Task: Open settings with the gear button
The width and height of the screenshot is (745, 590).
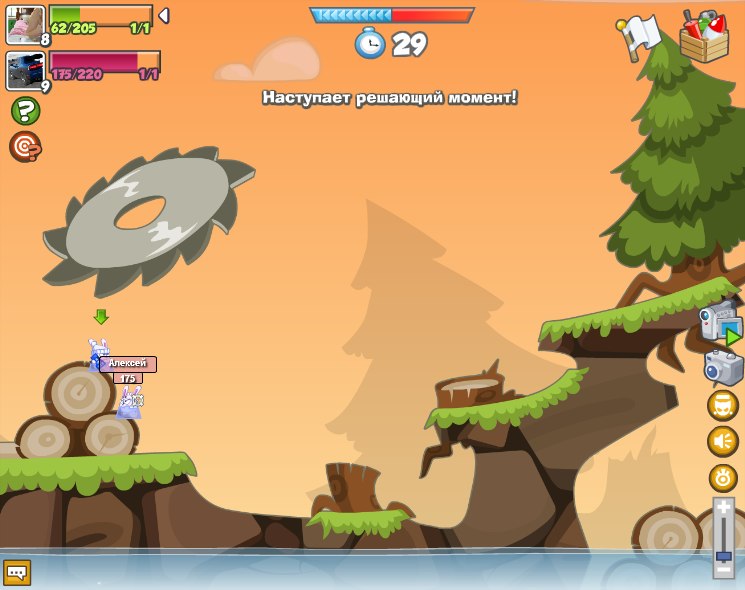Action: pyautogui.click(x=723, y=477)
